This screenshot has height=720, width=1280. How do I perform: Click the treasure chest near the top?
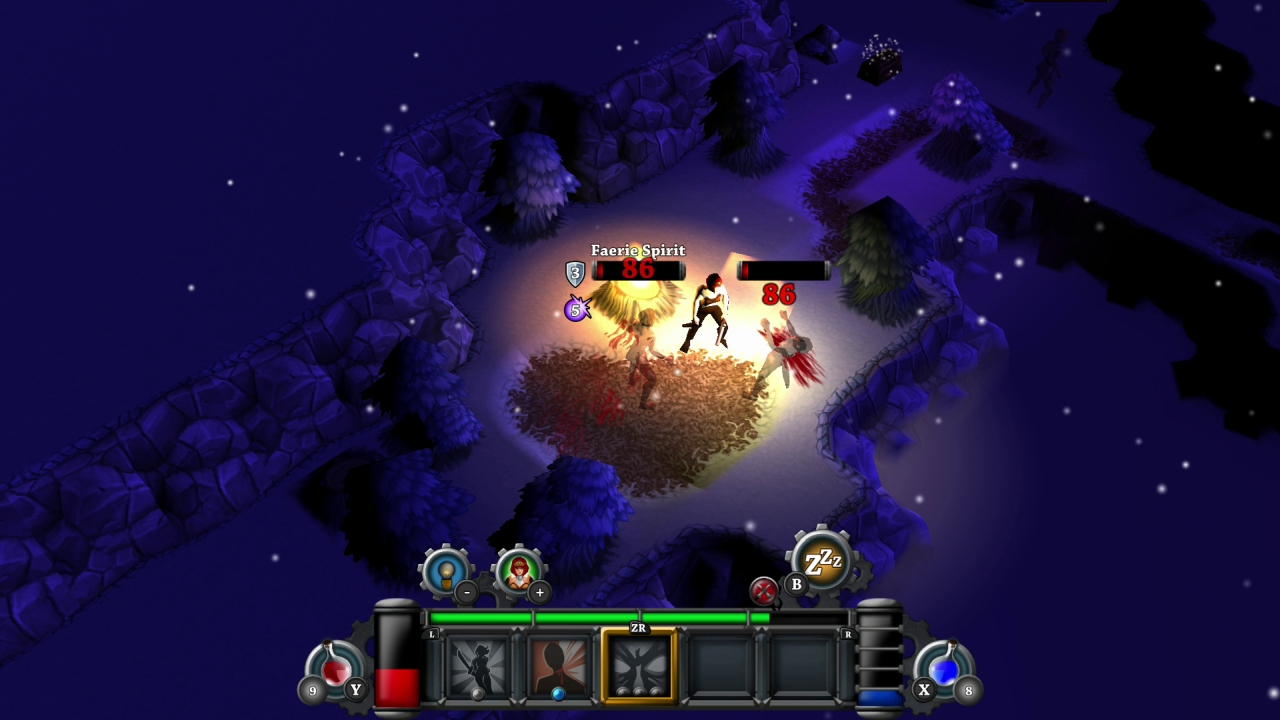coord(878,68)
